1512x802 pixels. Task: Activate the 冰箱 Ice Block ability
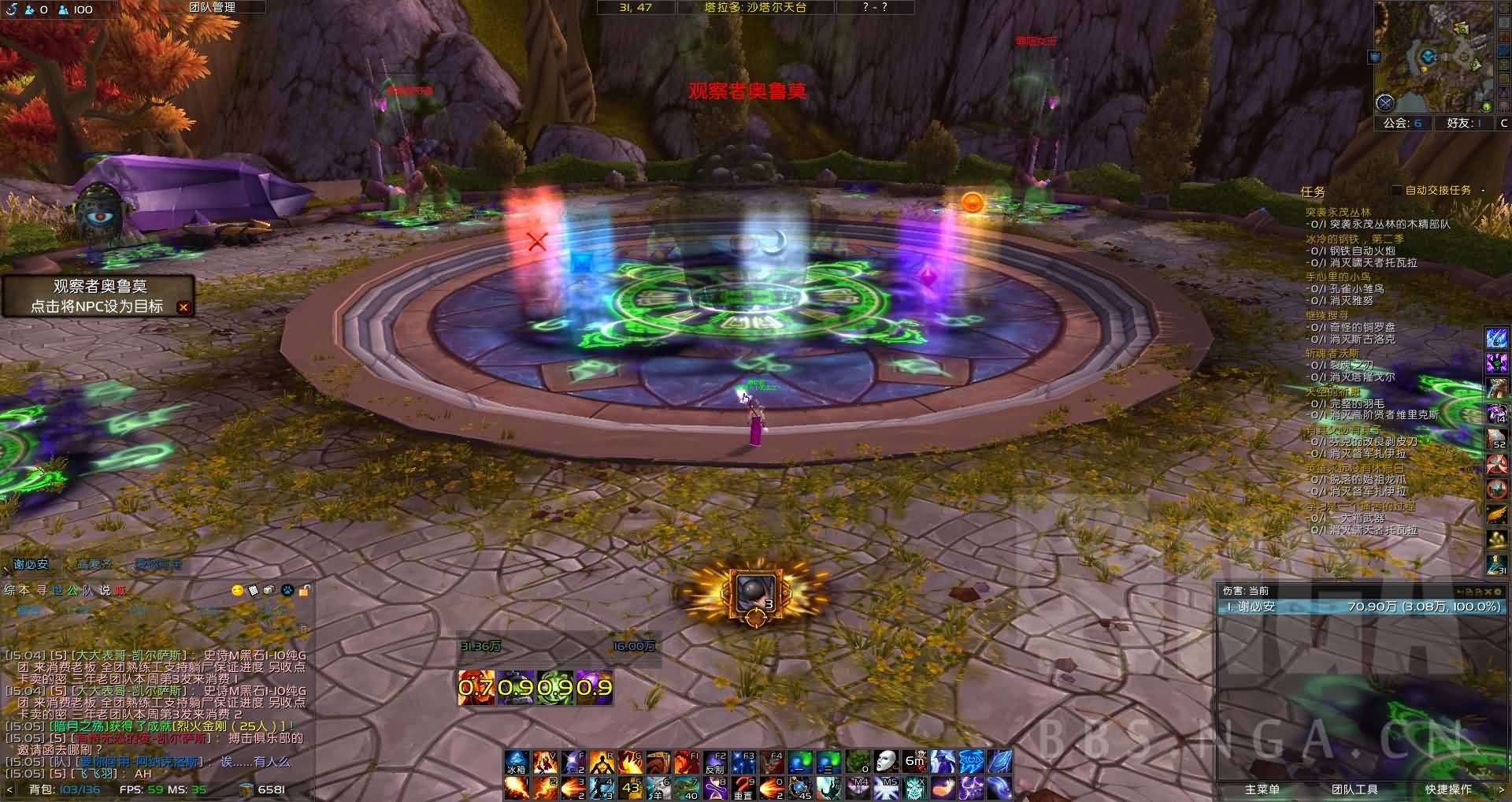(x=516, y=763)
